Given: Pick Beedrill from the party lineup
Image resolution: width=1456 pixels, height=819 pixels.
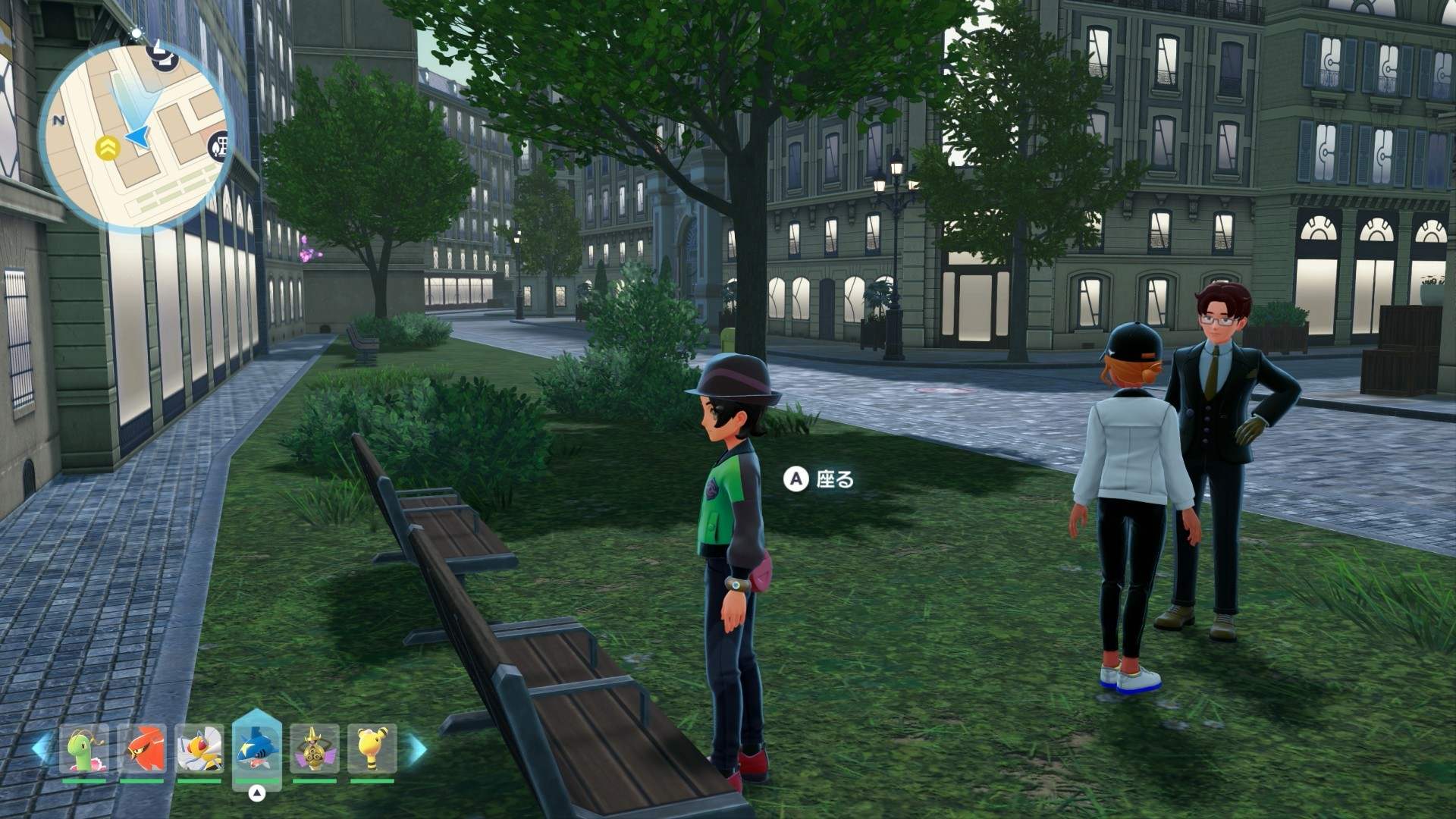Looking at the screenshot, I should pos(199,748).
